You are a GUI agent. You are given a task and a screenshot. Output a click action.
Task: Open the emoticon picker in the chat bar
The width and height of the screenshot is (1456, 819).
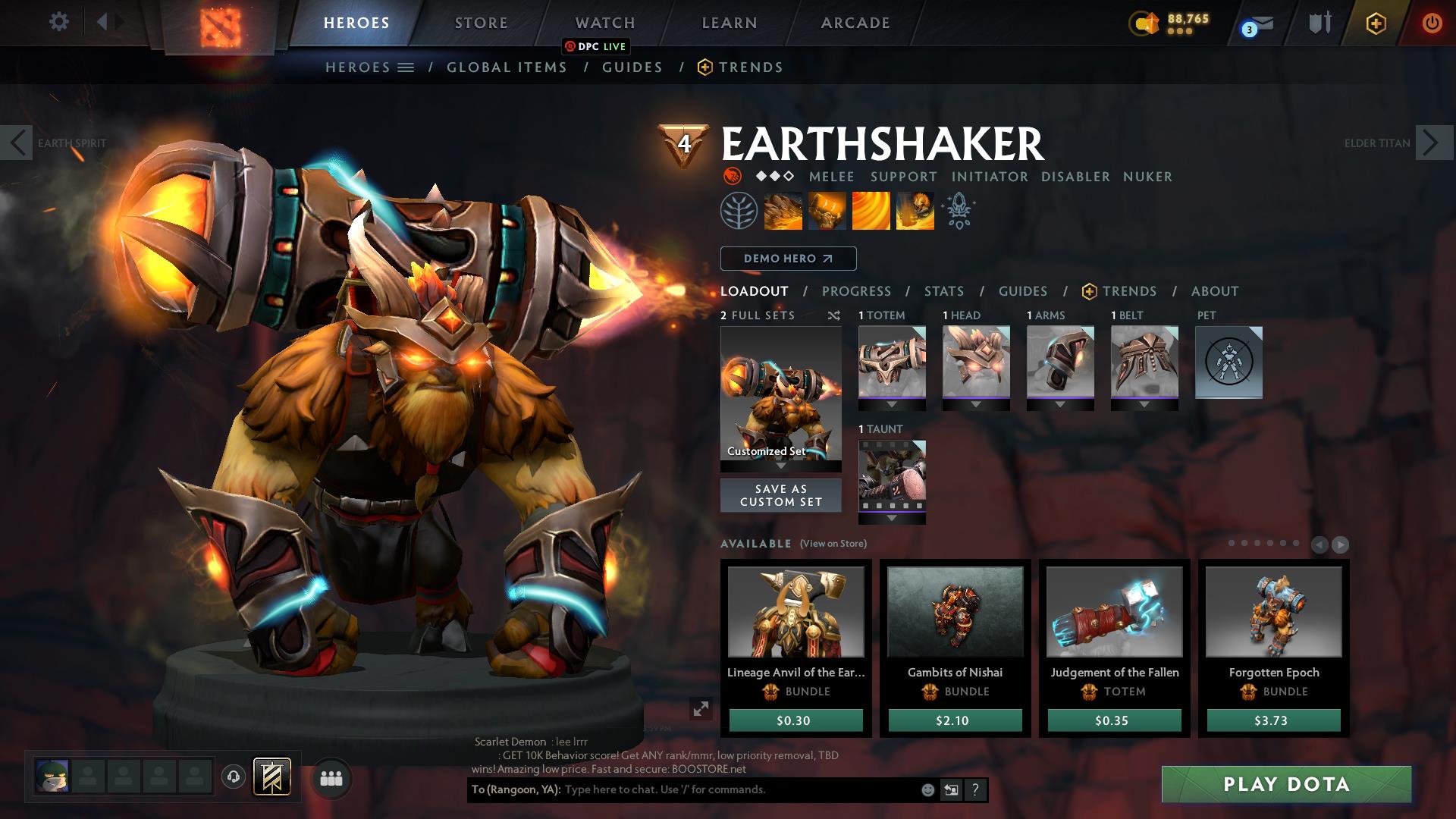[x=927, y=789]
